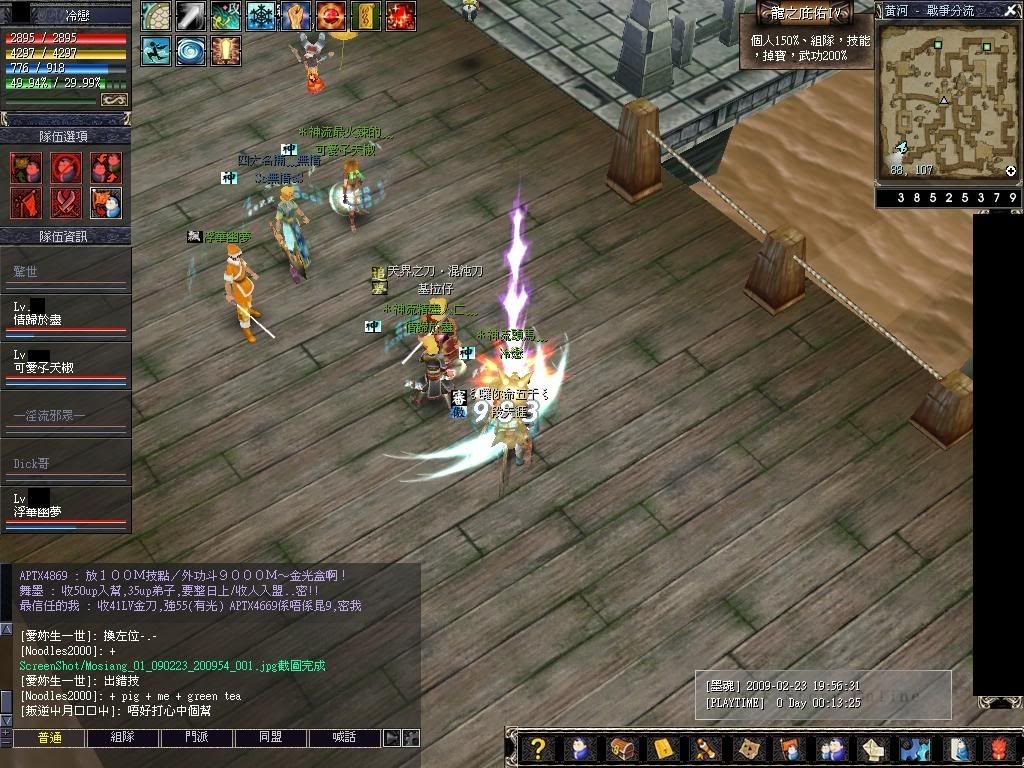Click the red crossed-swords party option
The height and width of the screenshot is (768, 1024).
[x=66, y=203]
